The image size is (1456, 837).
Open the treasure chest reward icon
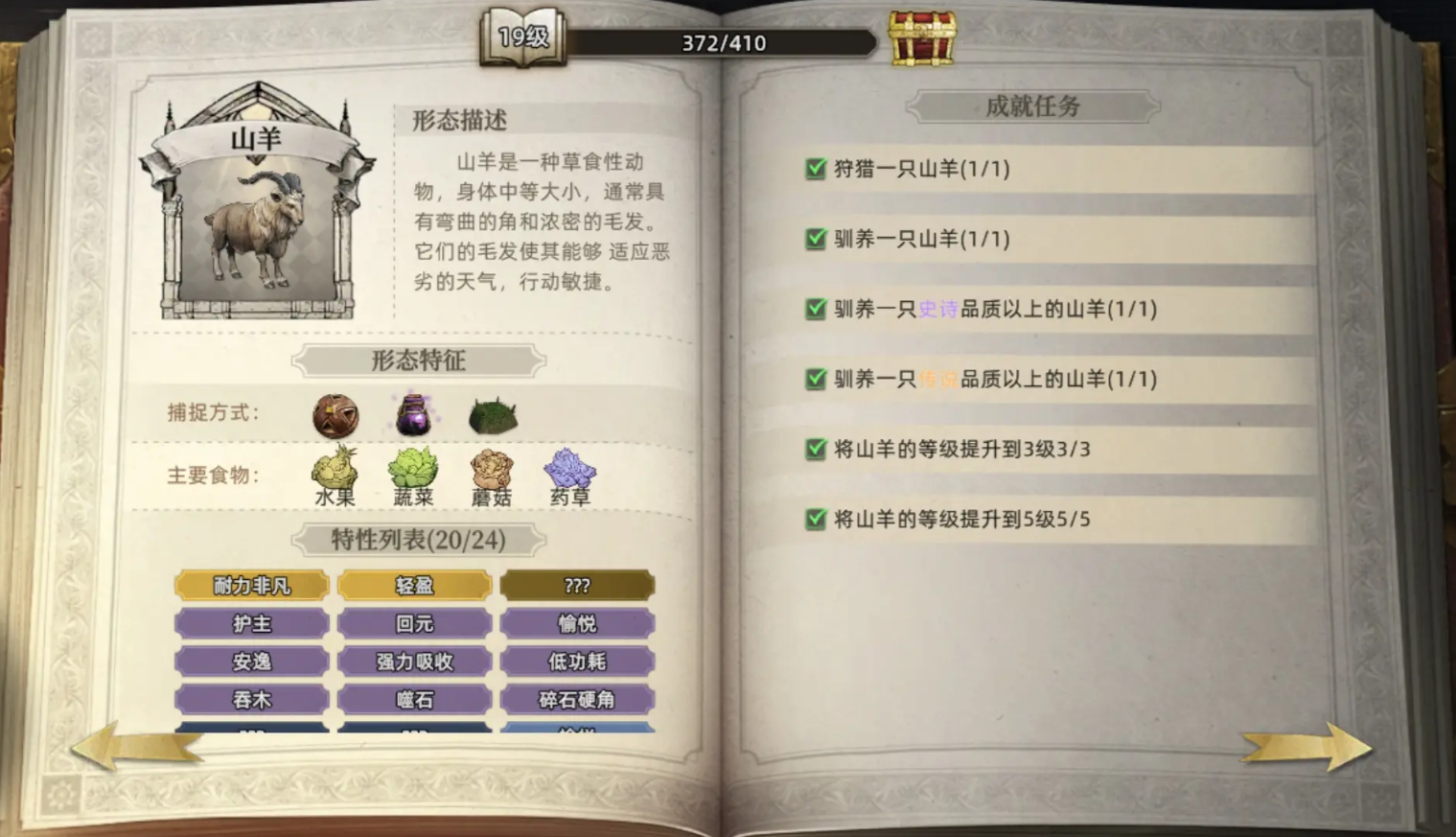(923, 37)
